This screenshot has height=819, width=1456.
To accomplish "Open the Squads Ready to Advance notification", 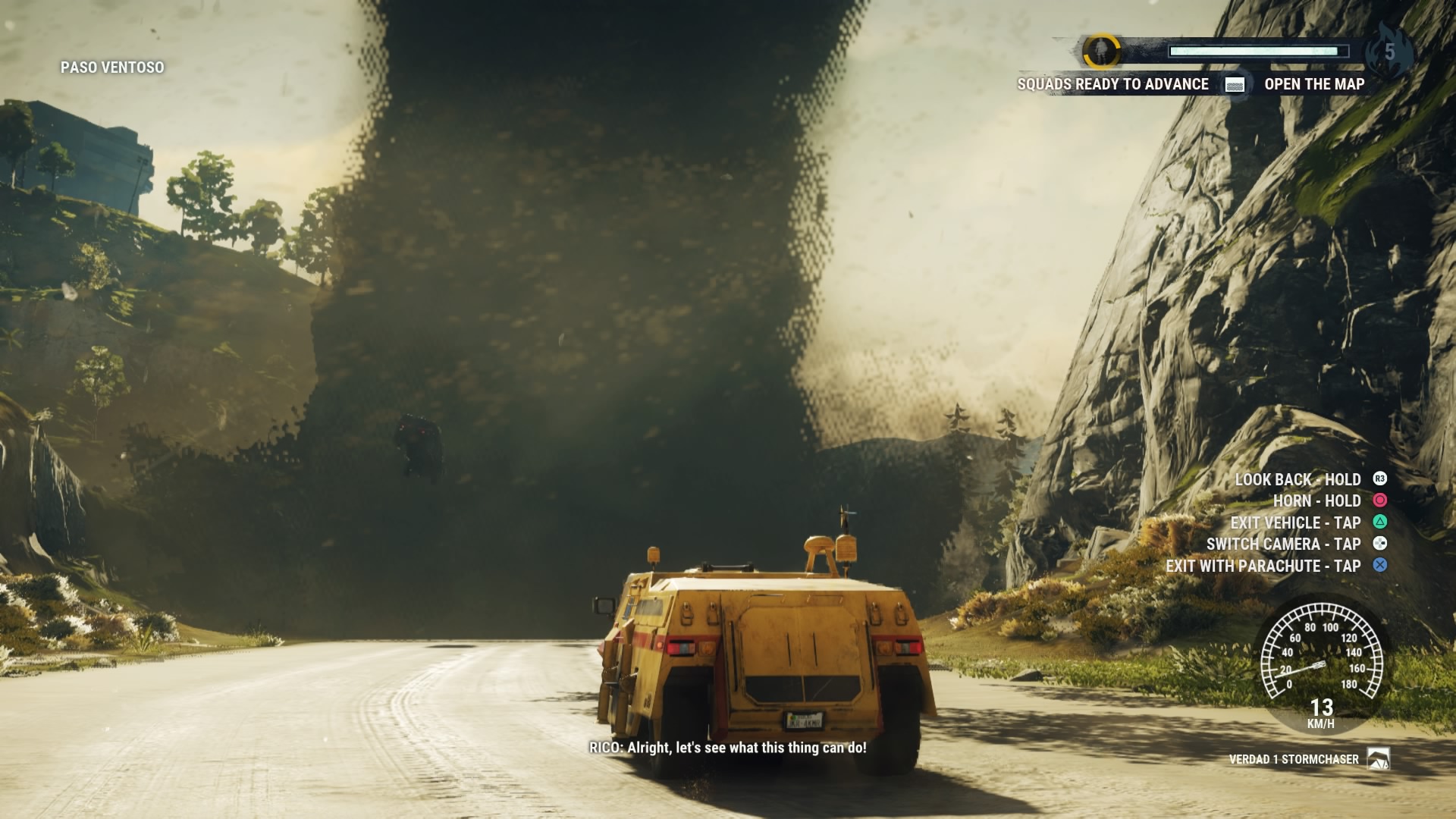I will coord(1112,84).
